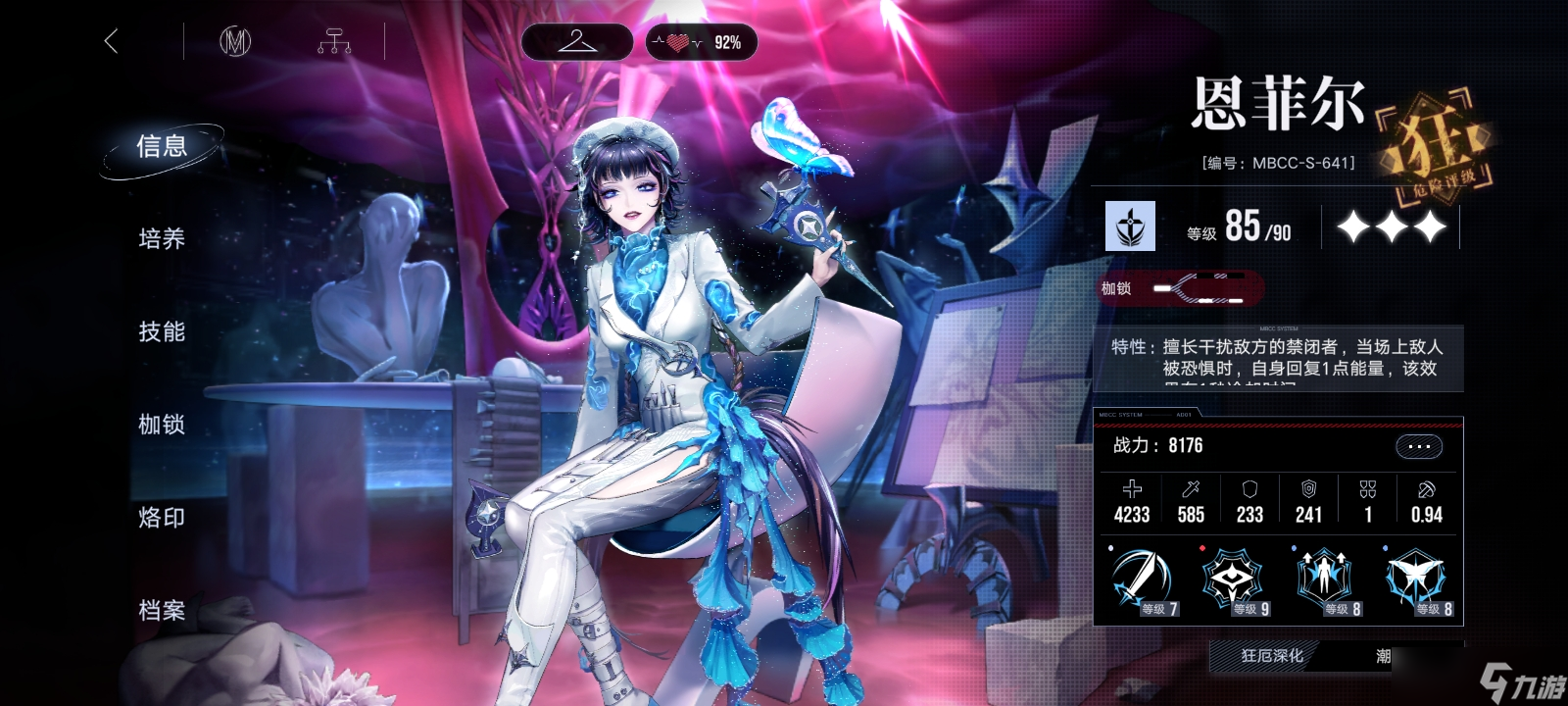Tap the heart compliance 92% button
Screen dimensions: 1568x706
pos(701,42)
